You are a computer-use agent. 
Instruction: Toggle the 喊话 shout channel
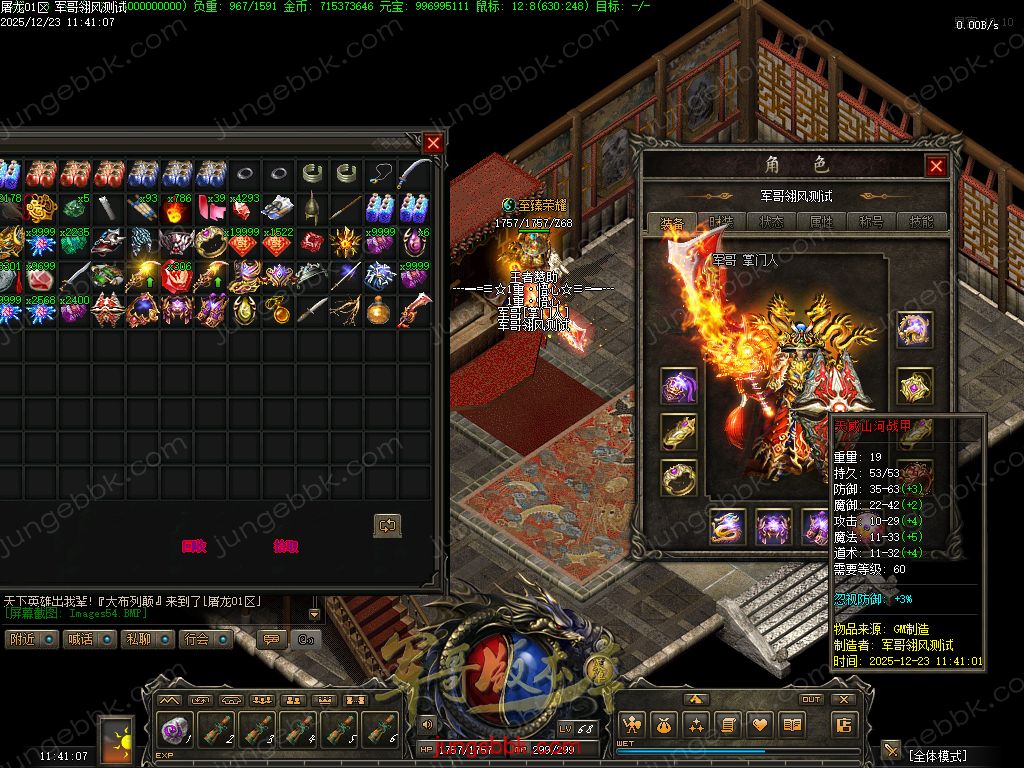click(90, 639)
